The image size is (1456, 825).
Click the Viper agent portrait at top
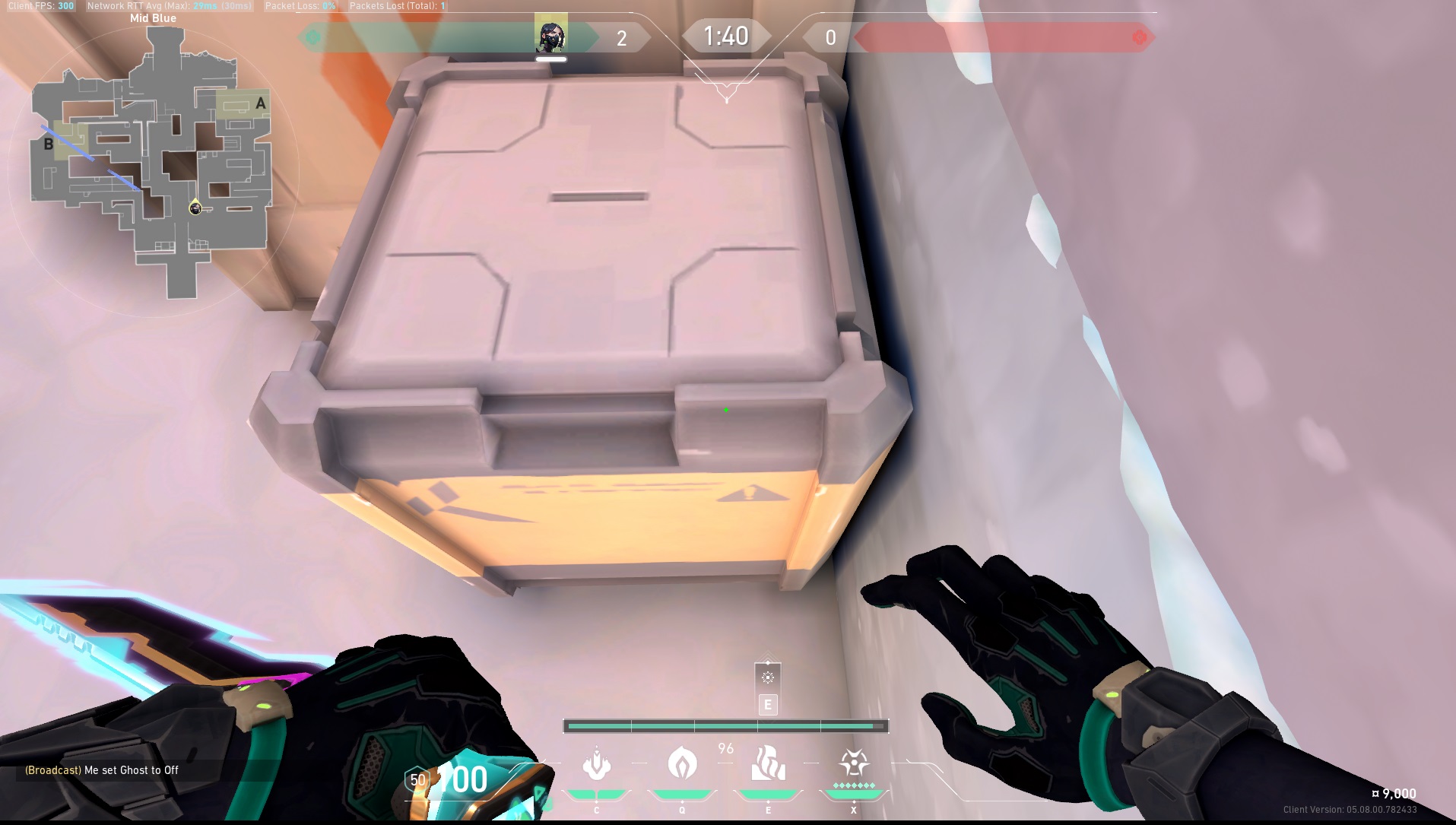550,34
